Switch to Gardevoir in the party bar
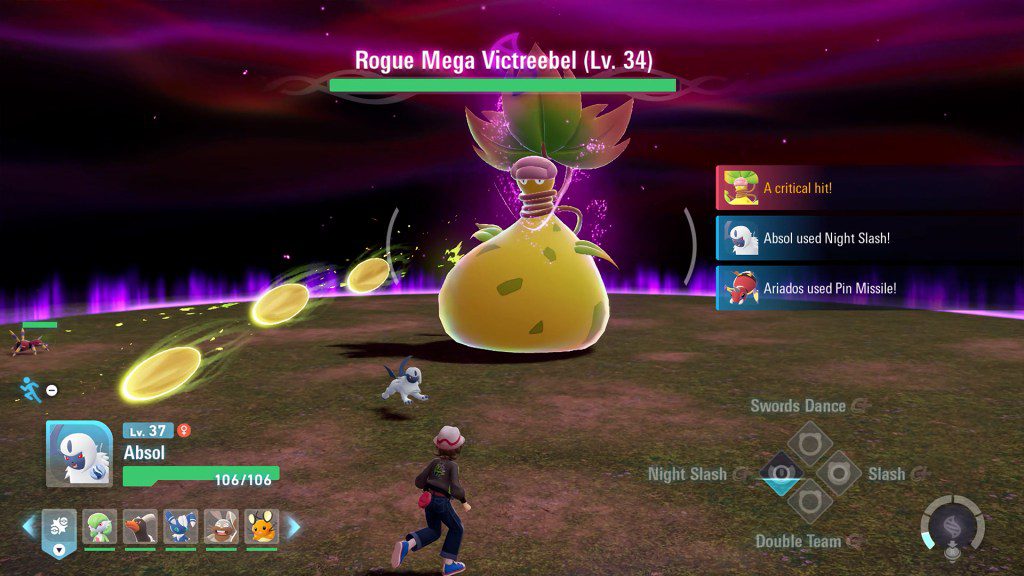The image size is (1024, 576). (100, 526)
